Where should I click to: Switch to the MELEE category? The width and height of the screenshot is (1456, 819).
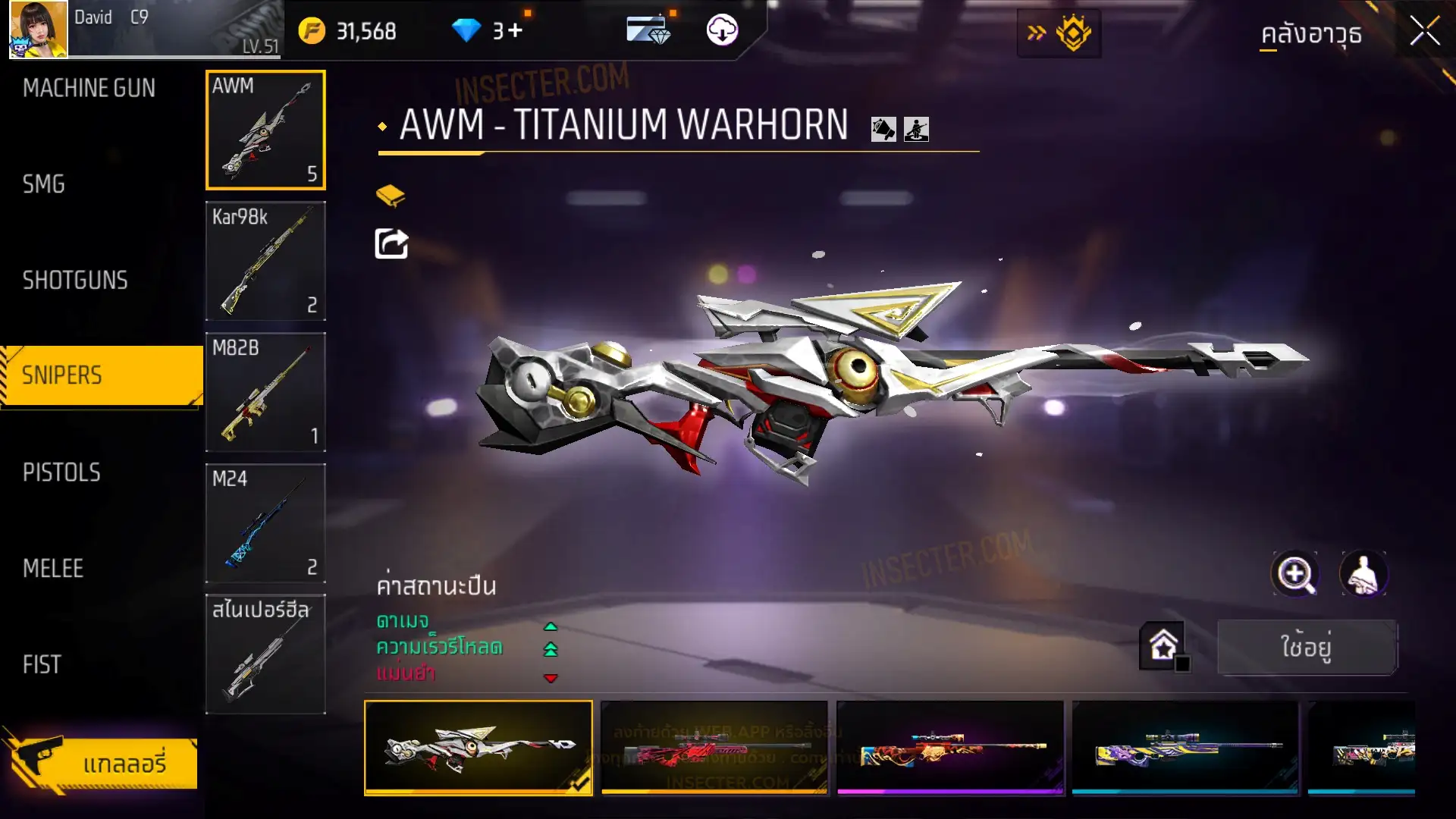[53, 569]
